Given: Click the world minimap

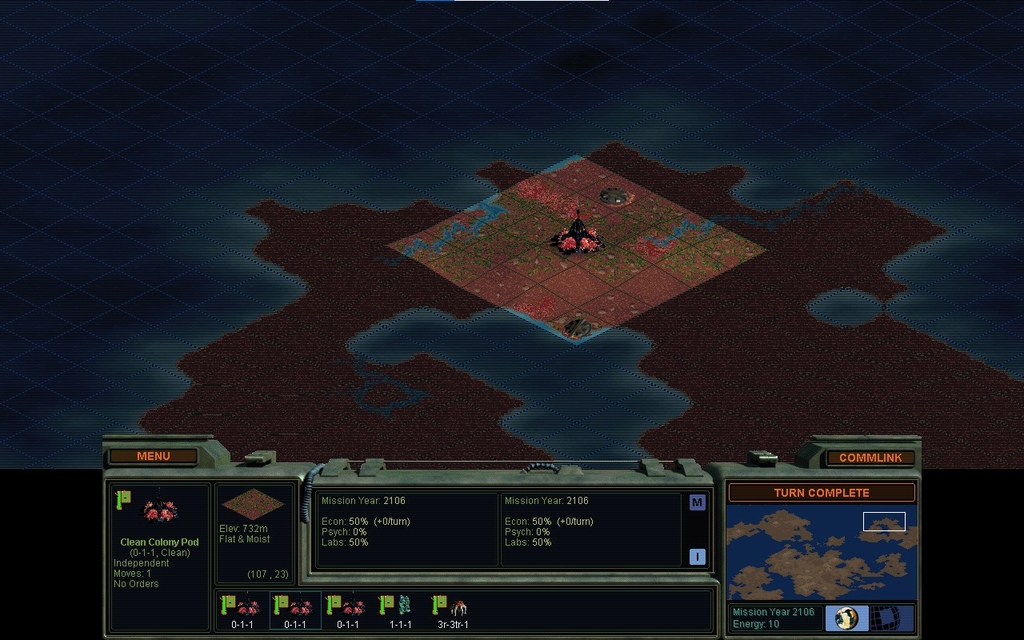Looking at the screenshot, I should click(x=821, y=553).
